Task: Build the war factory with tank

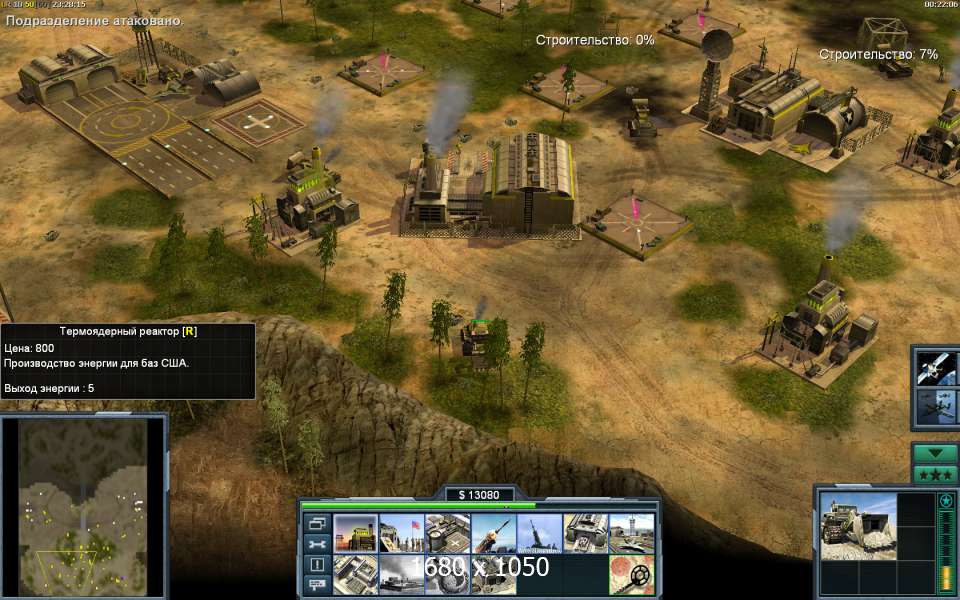Action: tap(585, 533)
